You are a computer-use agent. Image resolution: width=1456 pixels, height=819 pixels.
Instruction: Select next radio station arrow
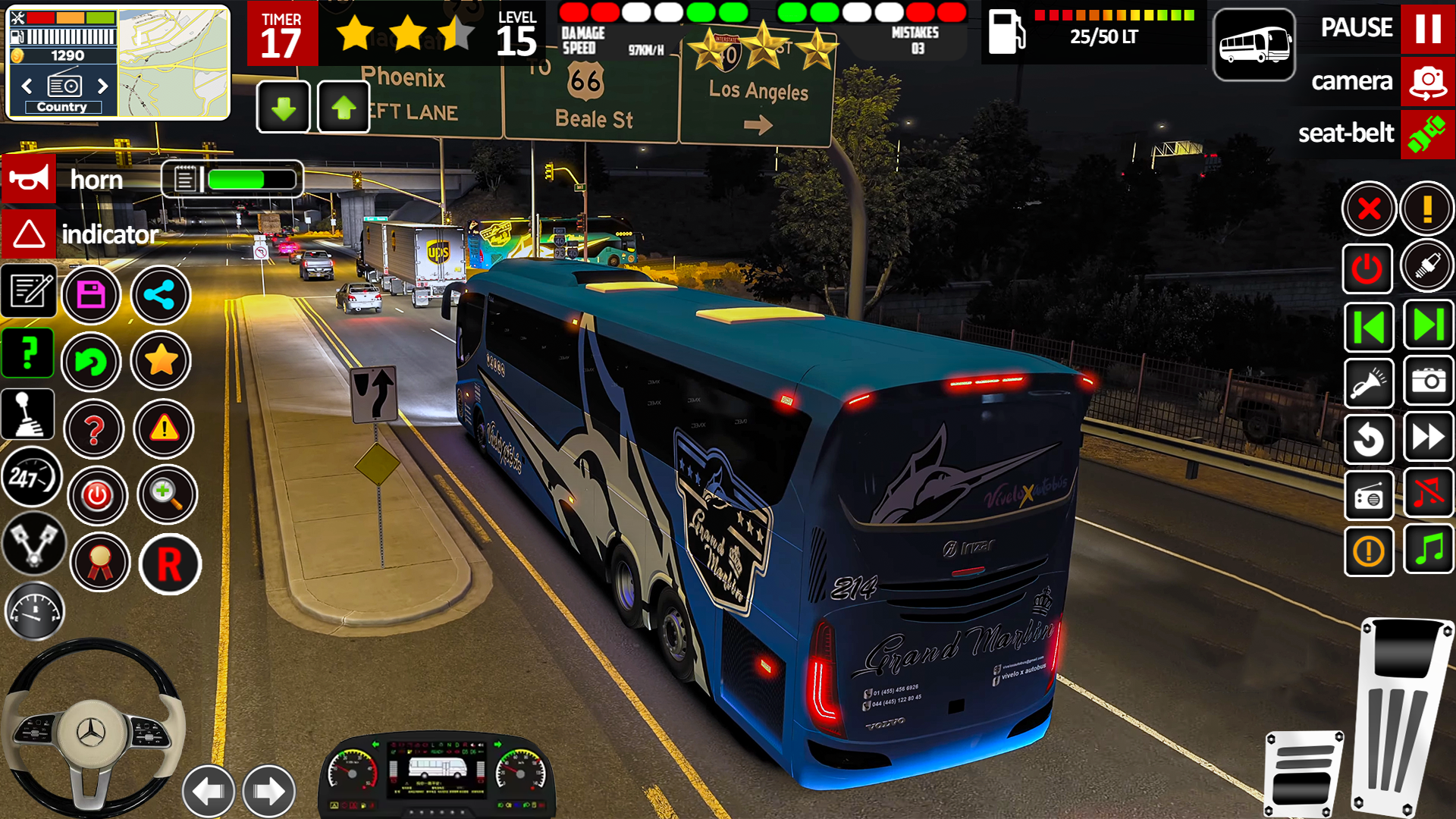point(103,86)
